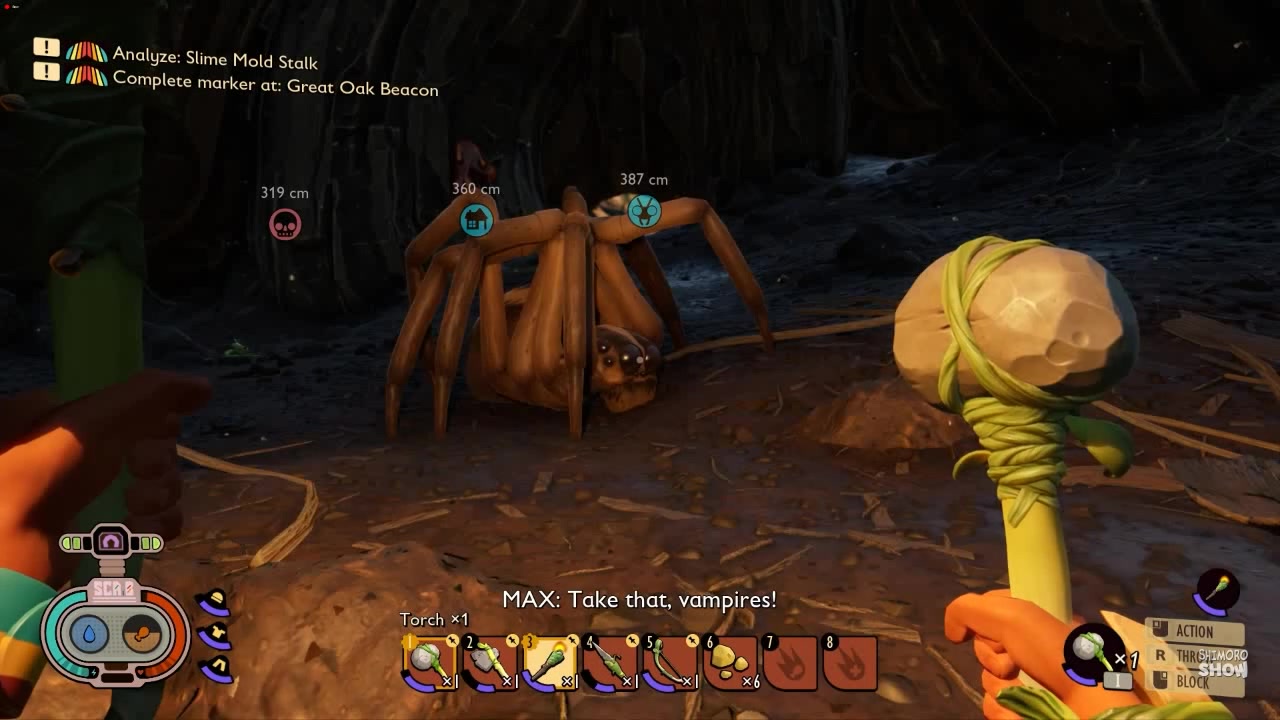Equip the pebblet spear from the hotbar
The height and width of the screenshot is (720, 1280).
click(x=609, y=663)
